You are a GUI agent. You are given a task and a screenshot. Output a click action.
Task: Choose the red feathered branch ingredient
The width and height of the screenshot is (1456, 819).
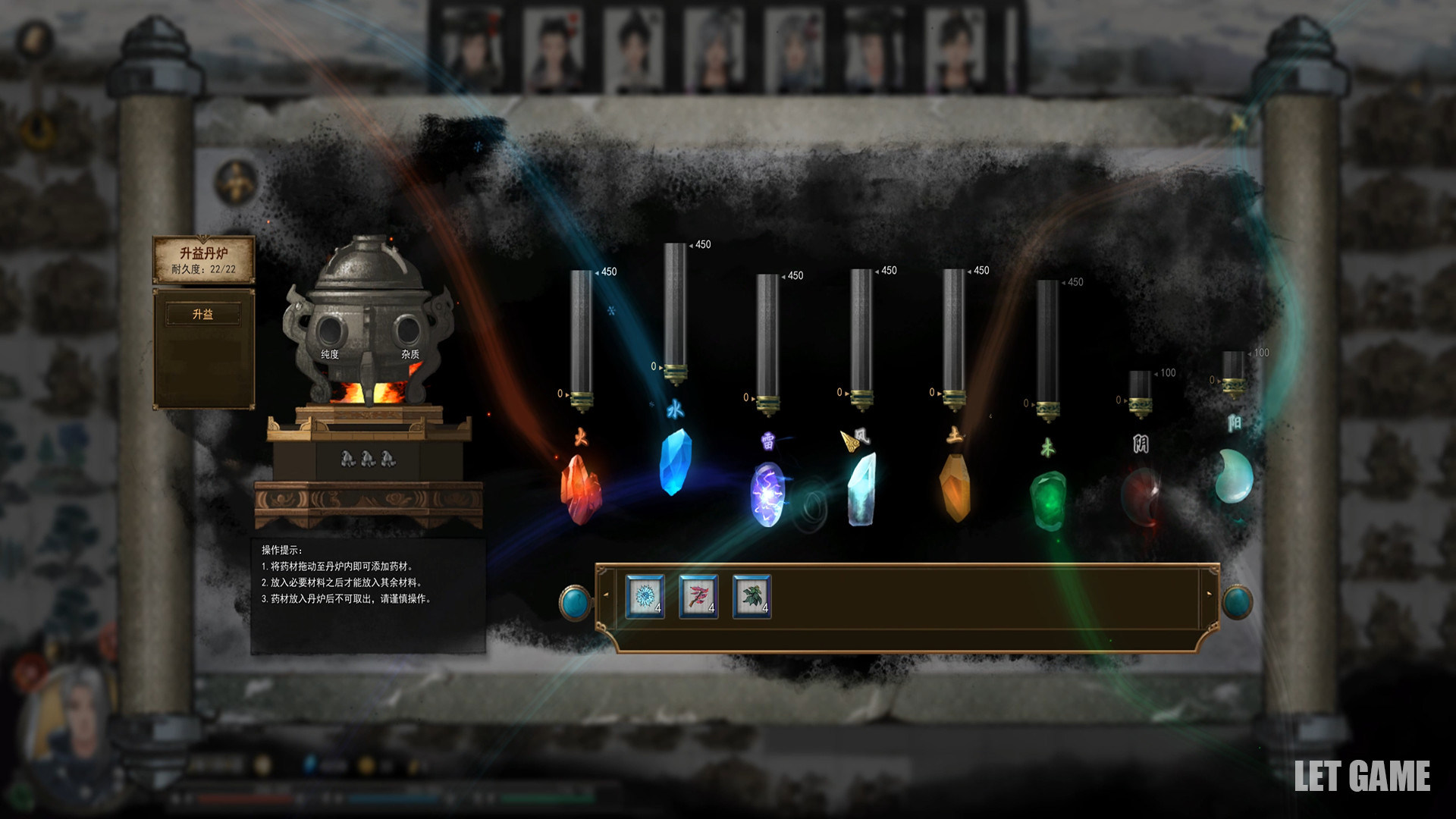click(698, 597)
